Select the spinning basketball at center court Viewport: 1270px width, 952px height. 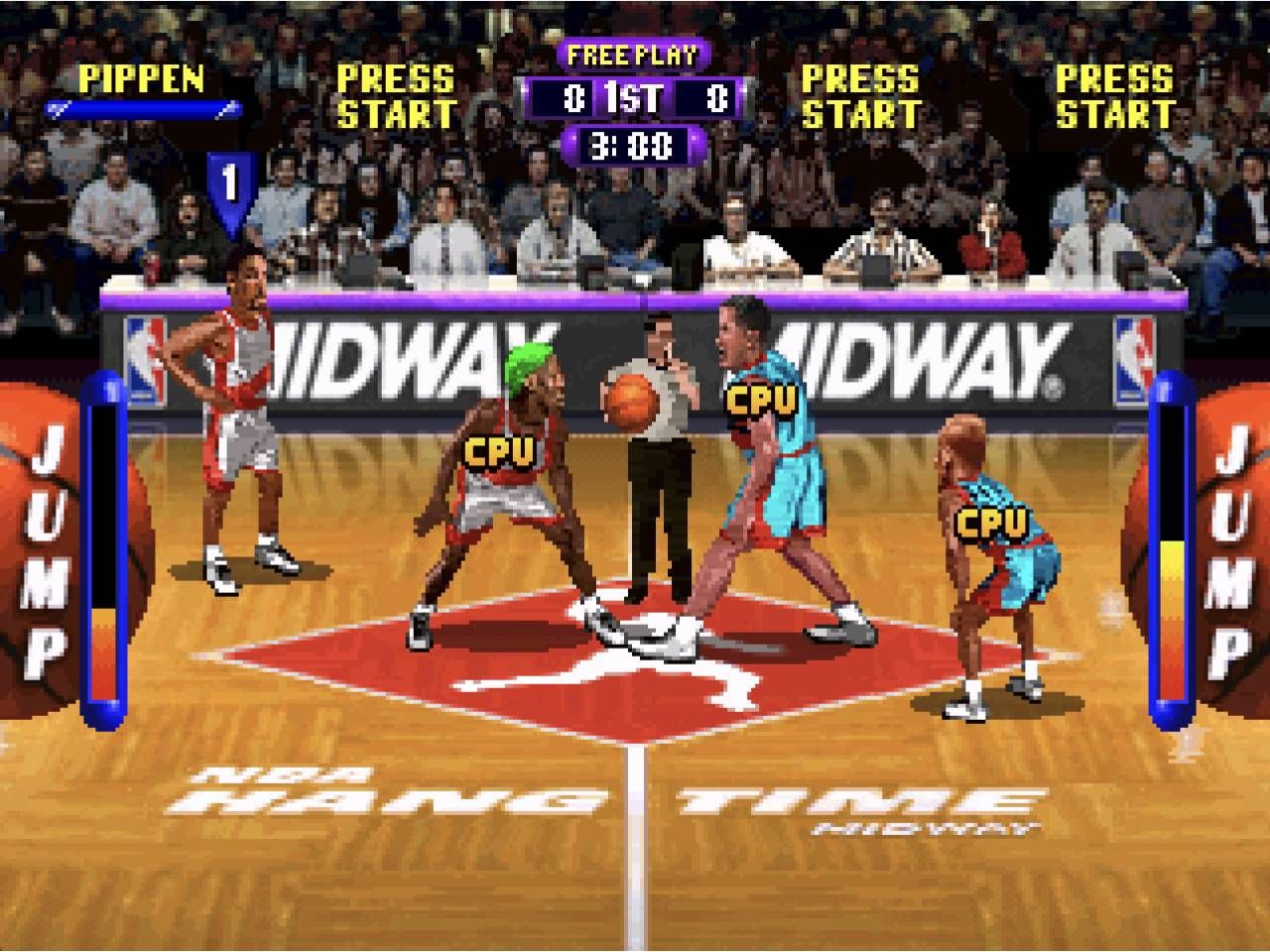click(632, 400)
